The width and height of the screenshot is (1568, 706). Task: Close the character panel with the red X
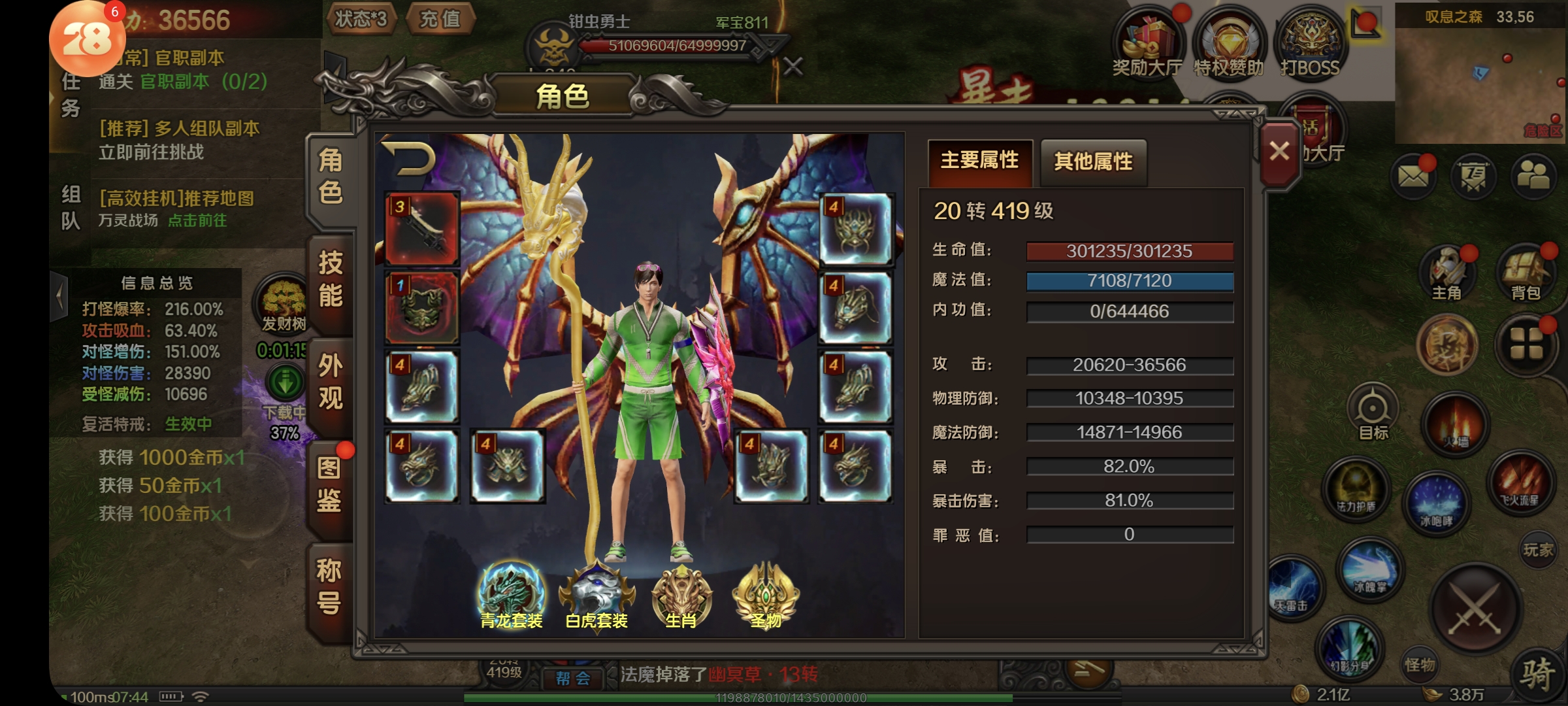1279,152
